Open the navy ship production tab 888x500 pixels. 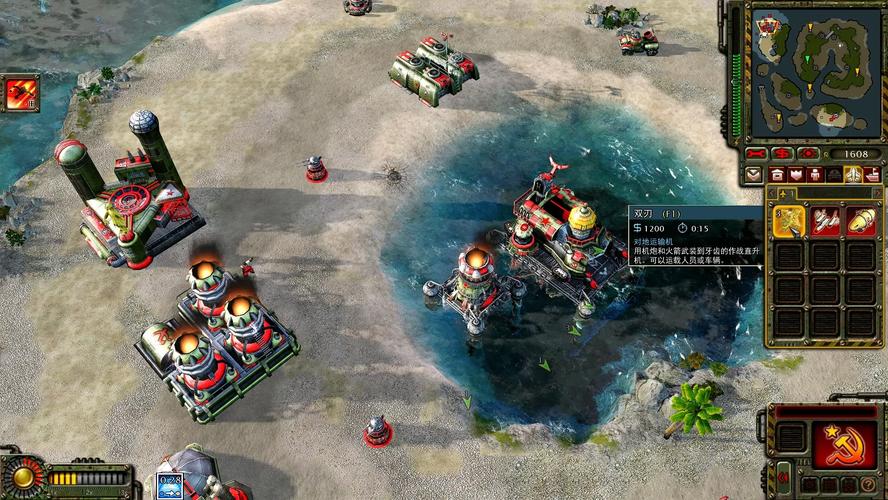(871, 175)
